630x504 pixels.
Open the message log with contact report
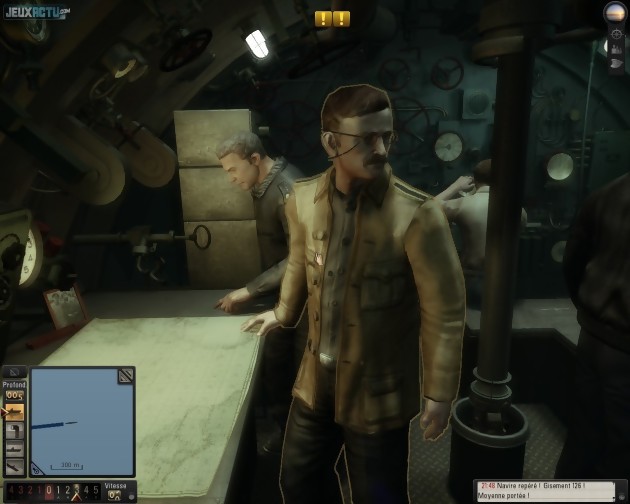550,490
